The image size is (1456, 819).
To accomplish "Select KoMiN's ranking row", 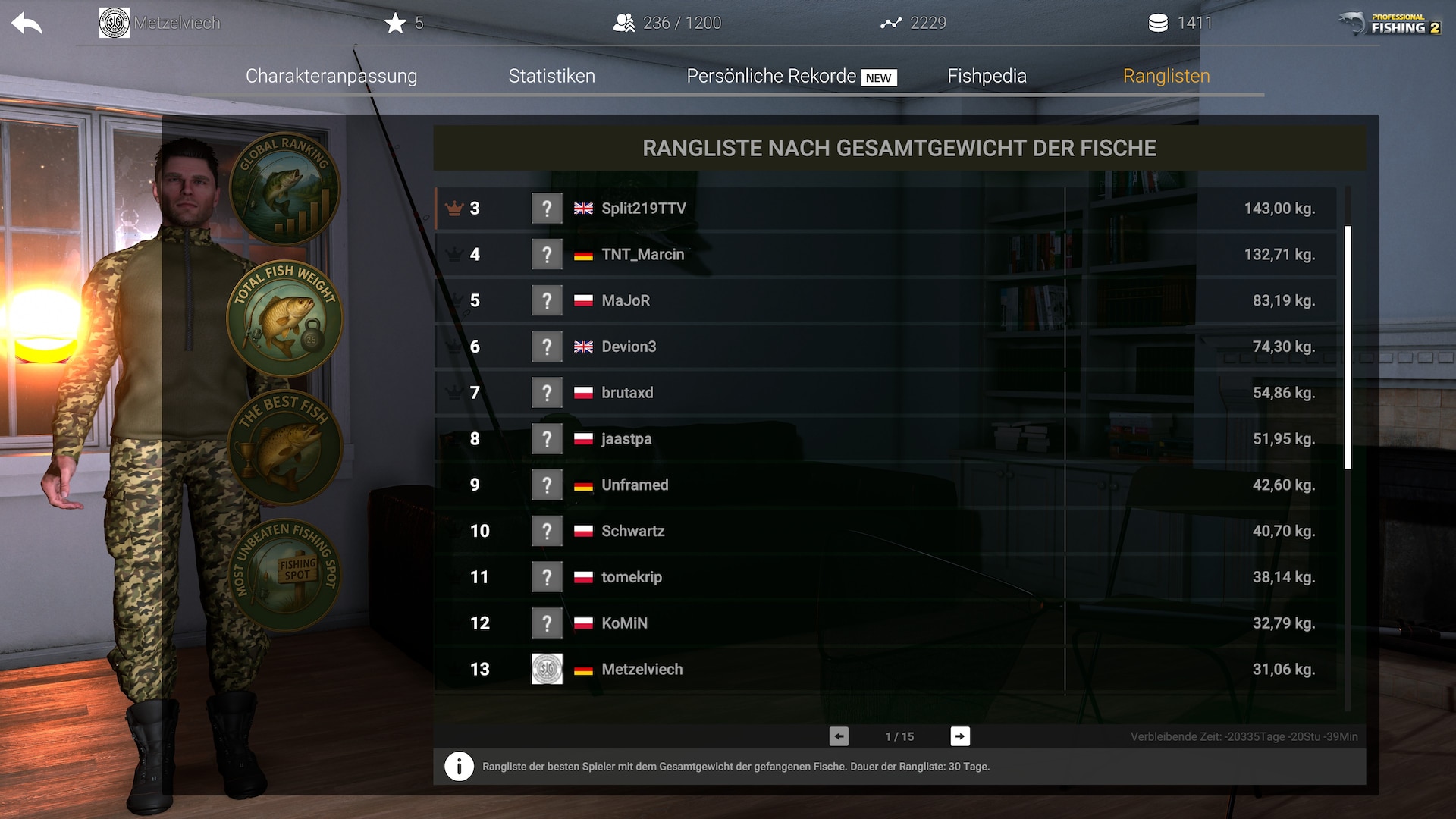I will [886, 623].
